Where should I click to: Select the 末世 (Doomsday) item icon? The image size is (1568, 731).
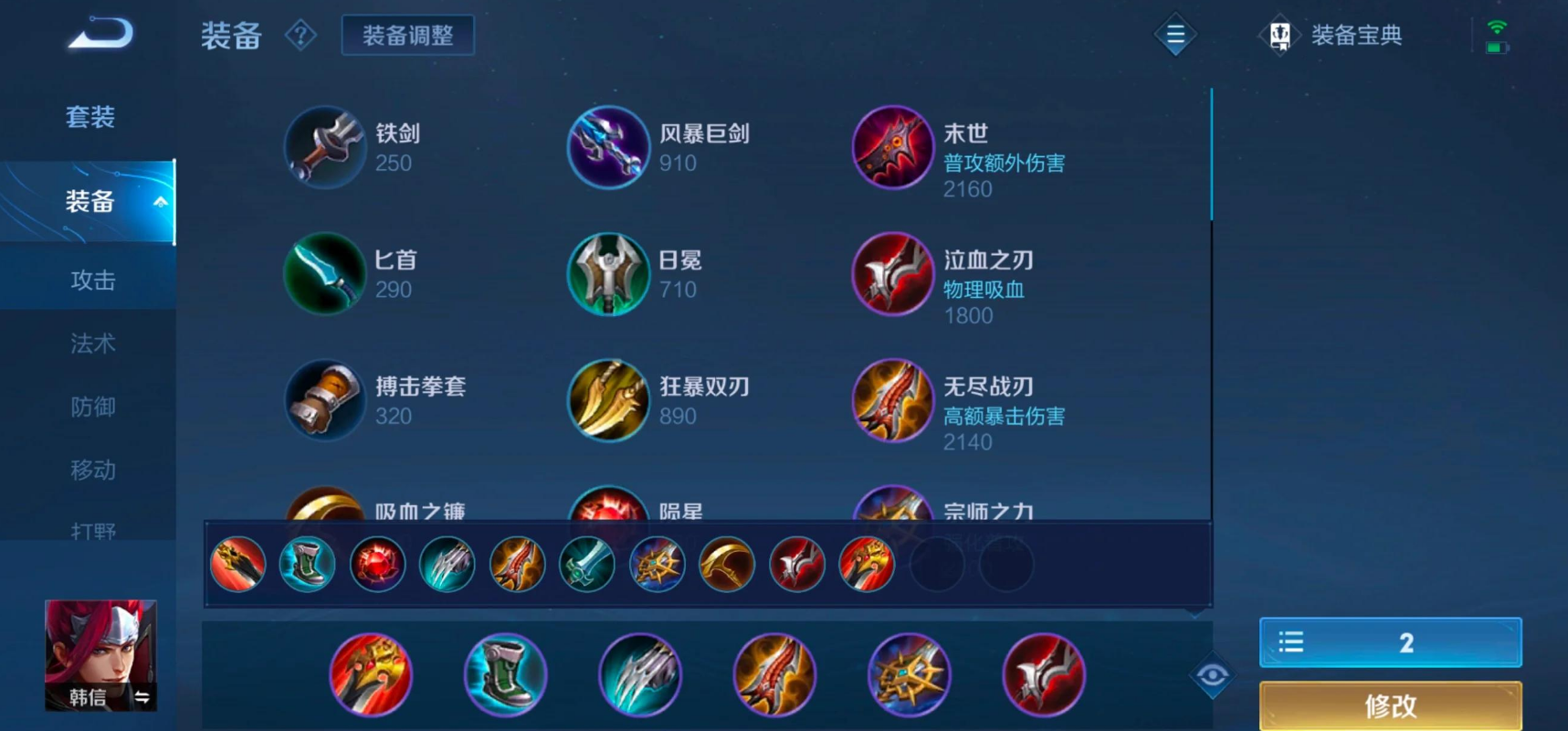(x=892, y=147)
